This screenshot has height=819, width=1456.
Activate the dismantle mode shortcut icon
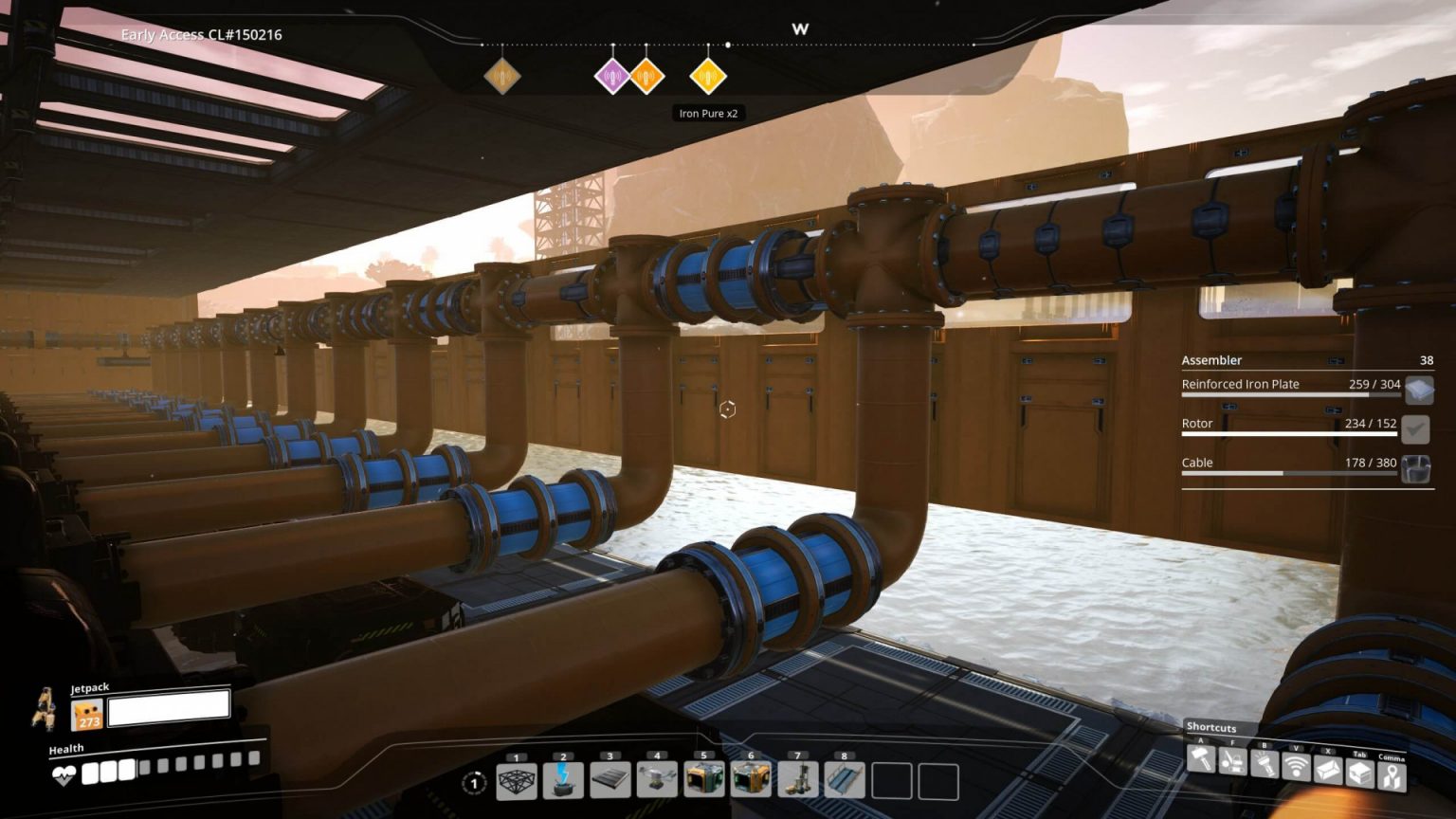tap(1232, 761)
